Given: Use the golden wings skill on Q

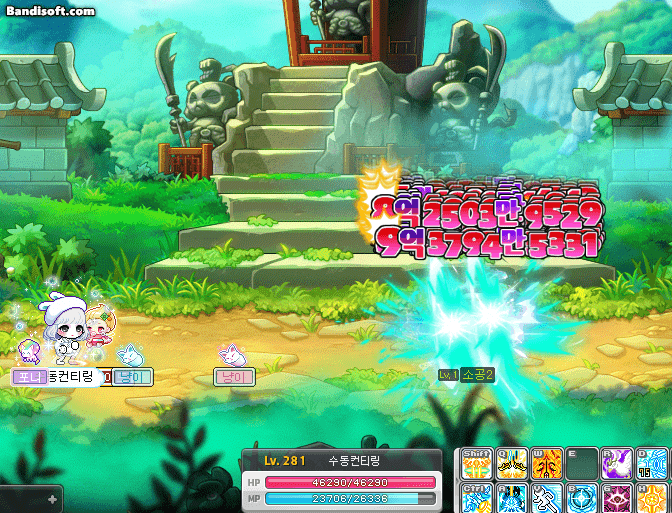Looking at the screenshot, I should pos(512,464).
